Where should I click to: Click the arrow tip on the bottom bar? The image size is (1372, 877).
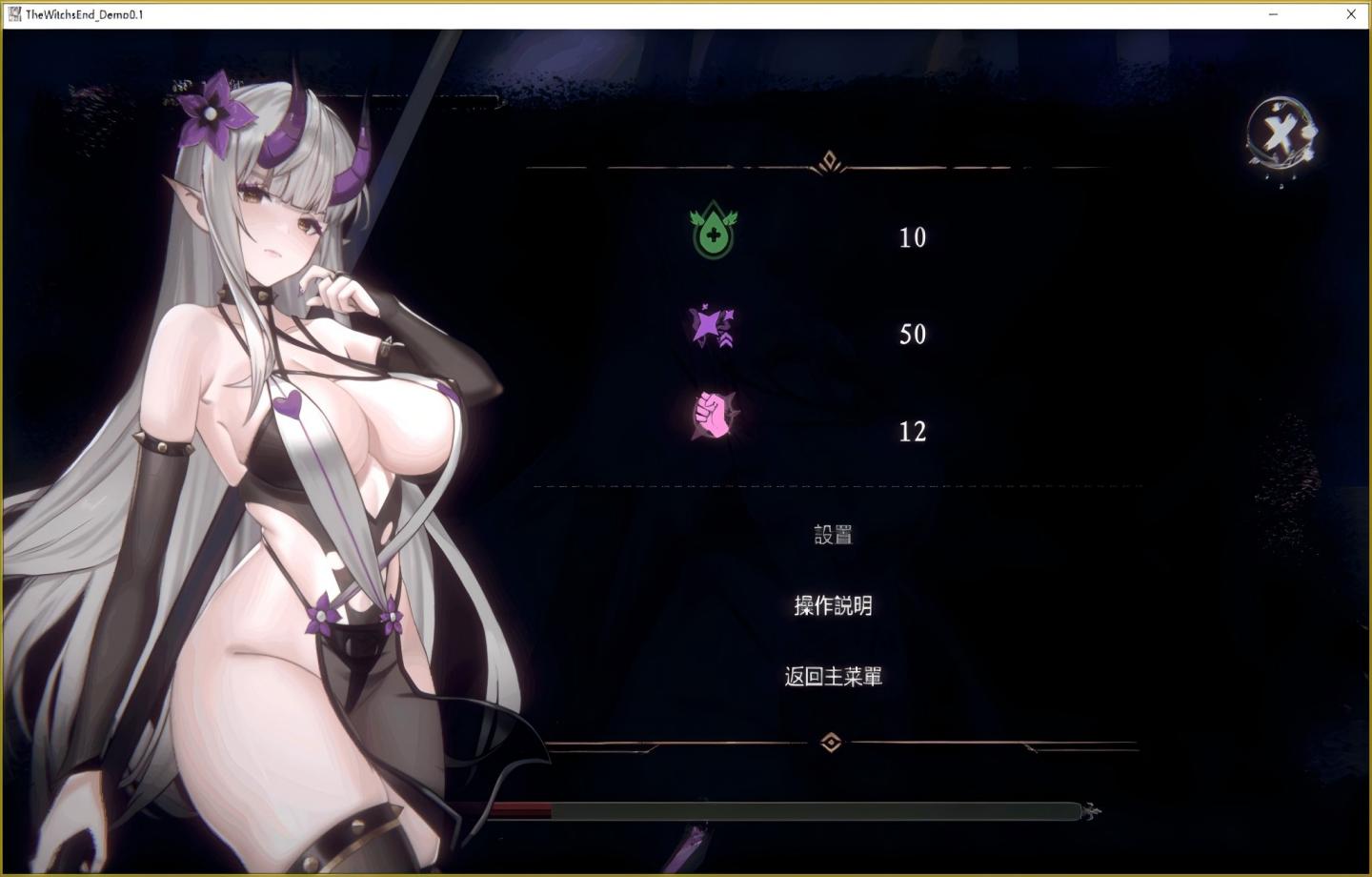(x=1090, y=812)
